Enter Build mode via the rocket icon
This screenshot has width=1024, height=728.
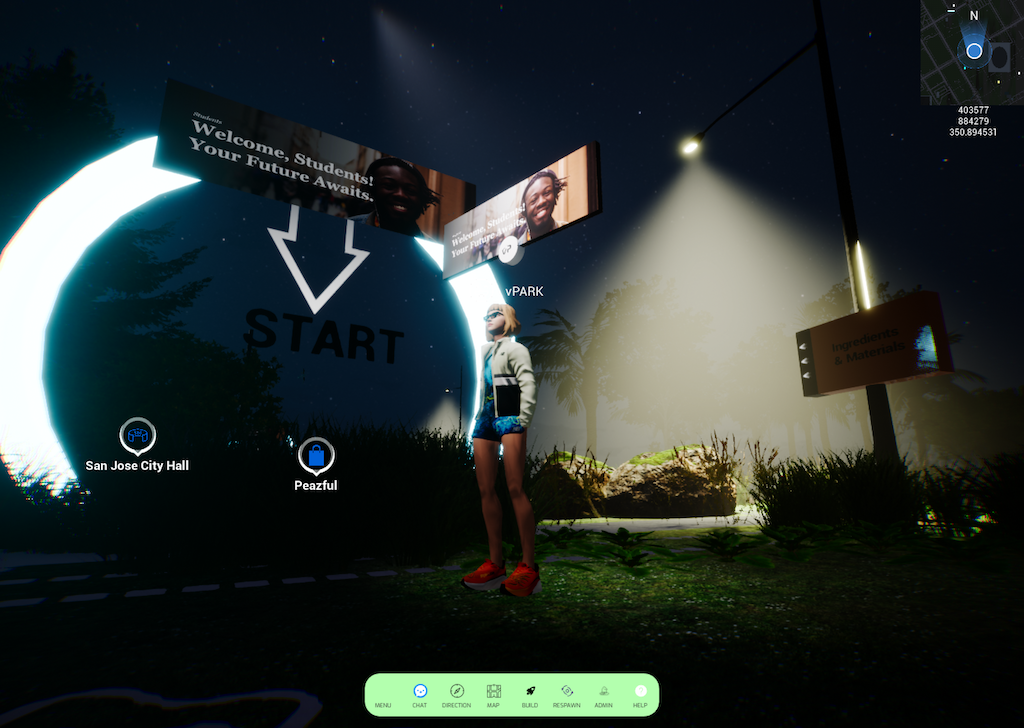(x=529, y=694)
